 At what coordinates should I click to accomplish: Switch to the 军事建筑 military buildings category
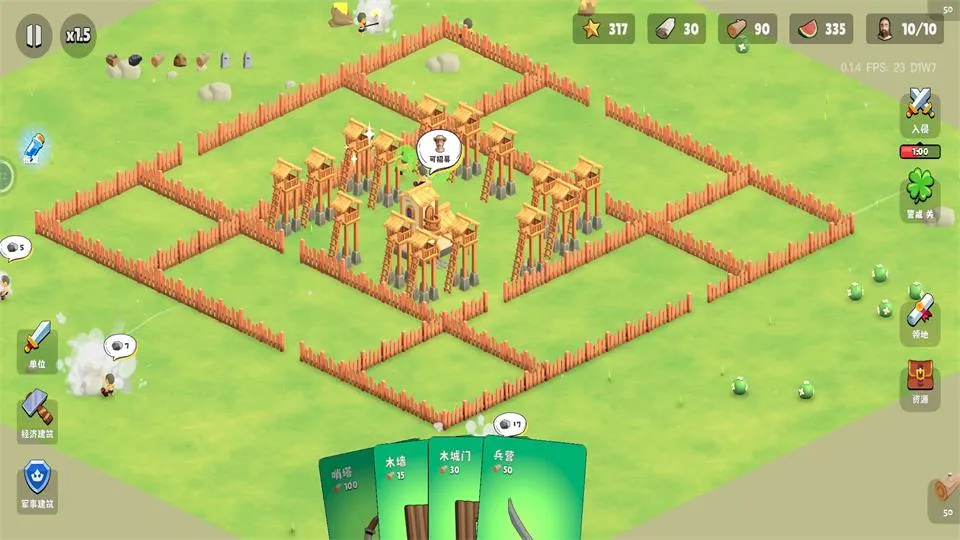click(x=38, y=485)
